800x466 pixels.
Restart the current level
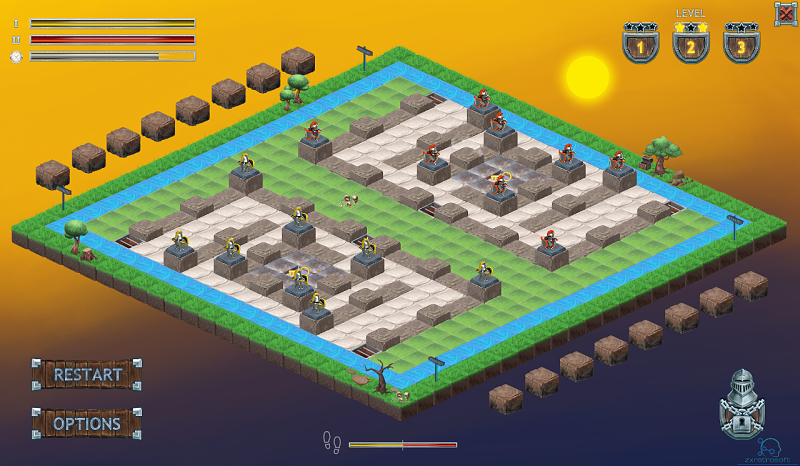coord(87,375)
